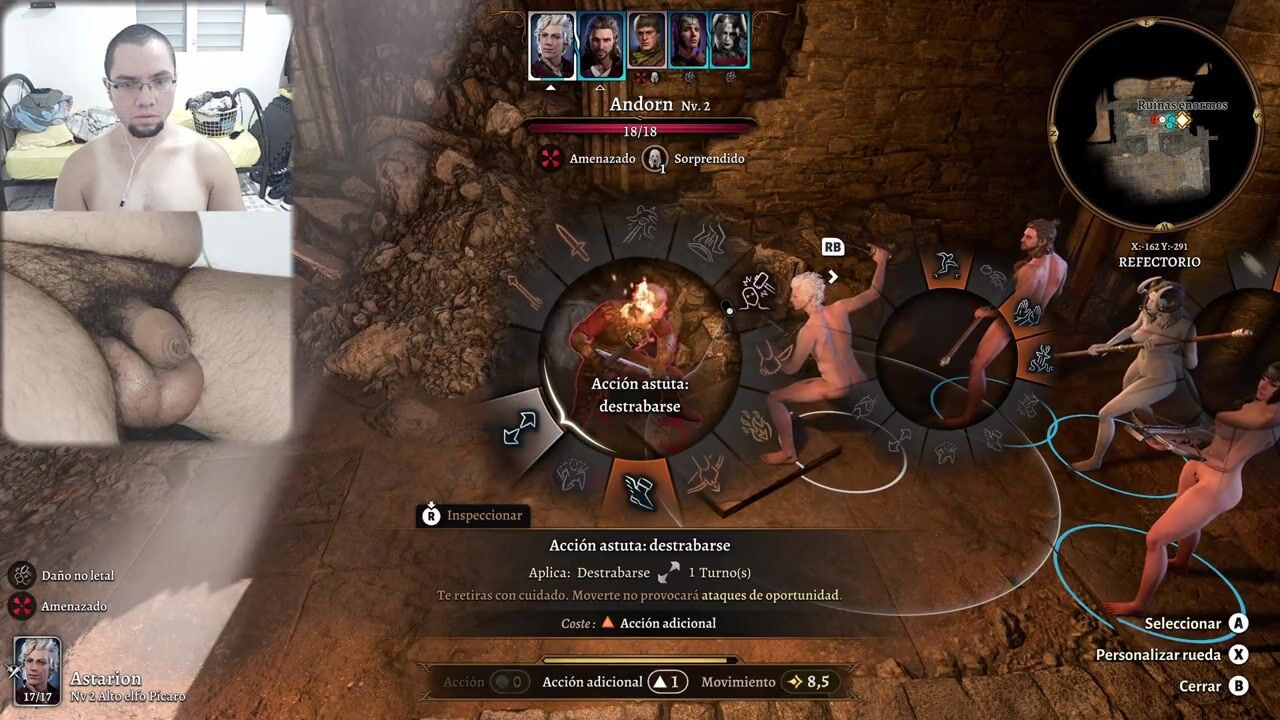Screen dimensions: 1280x720
Task: Activate the highlighted boot action on the wheel
Action: click(x=638, y=488)
